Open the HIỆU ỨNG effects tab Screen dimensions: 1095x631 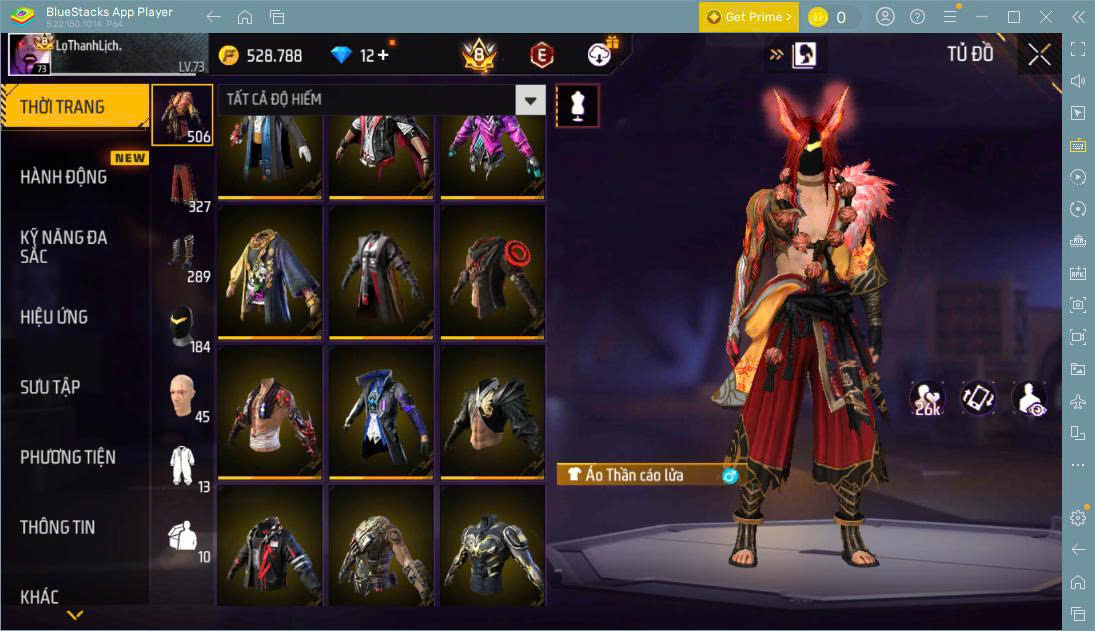[54, 317]
